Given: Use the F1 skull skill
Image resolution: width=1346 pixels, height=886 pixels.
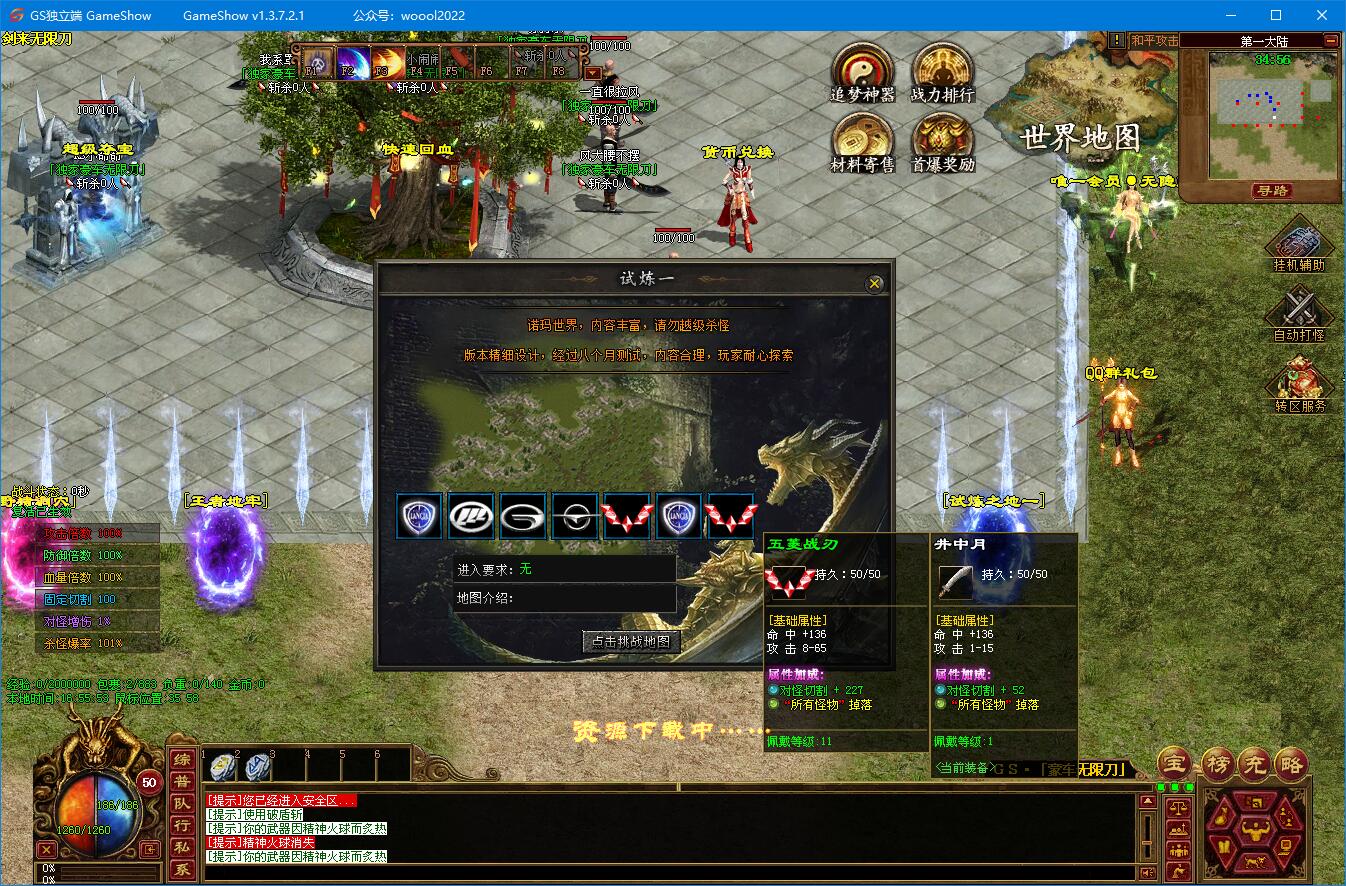Looking at the screenshot, I should (318, 62).
